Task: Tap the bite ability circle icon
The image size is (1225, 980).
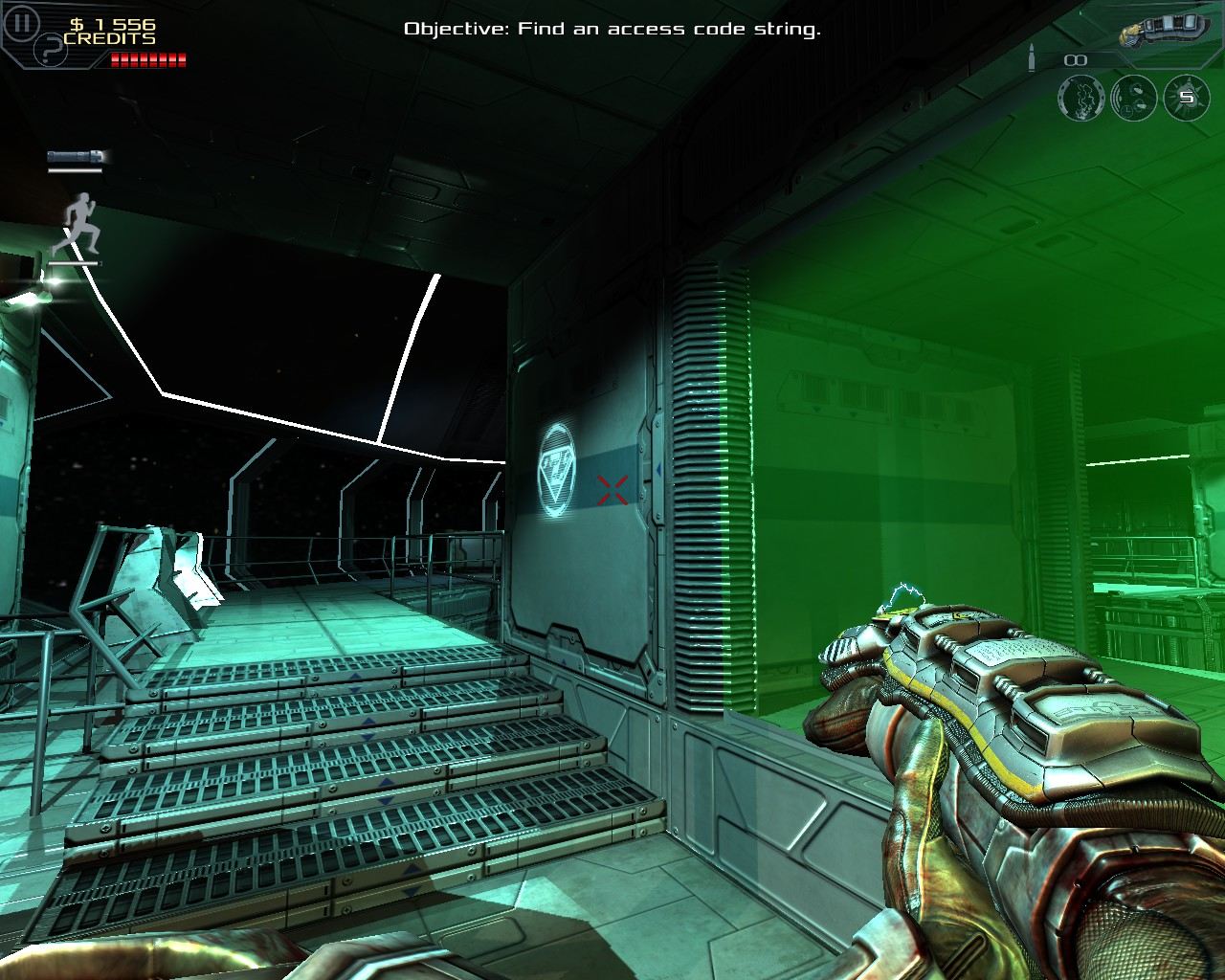Action: coord(1081,100)
